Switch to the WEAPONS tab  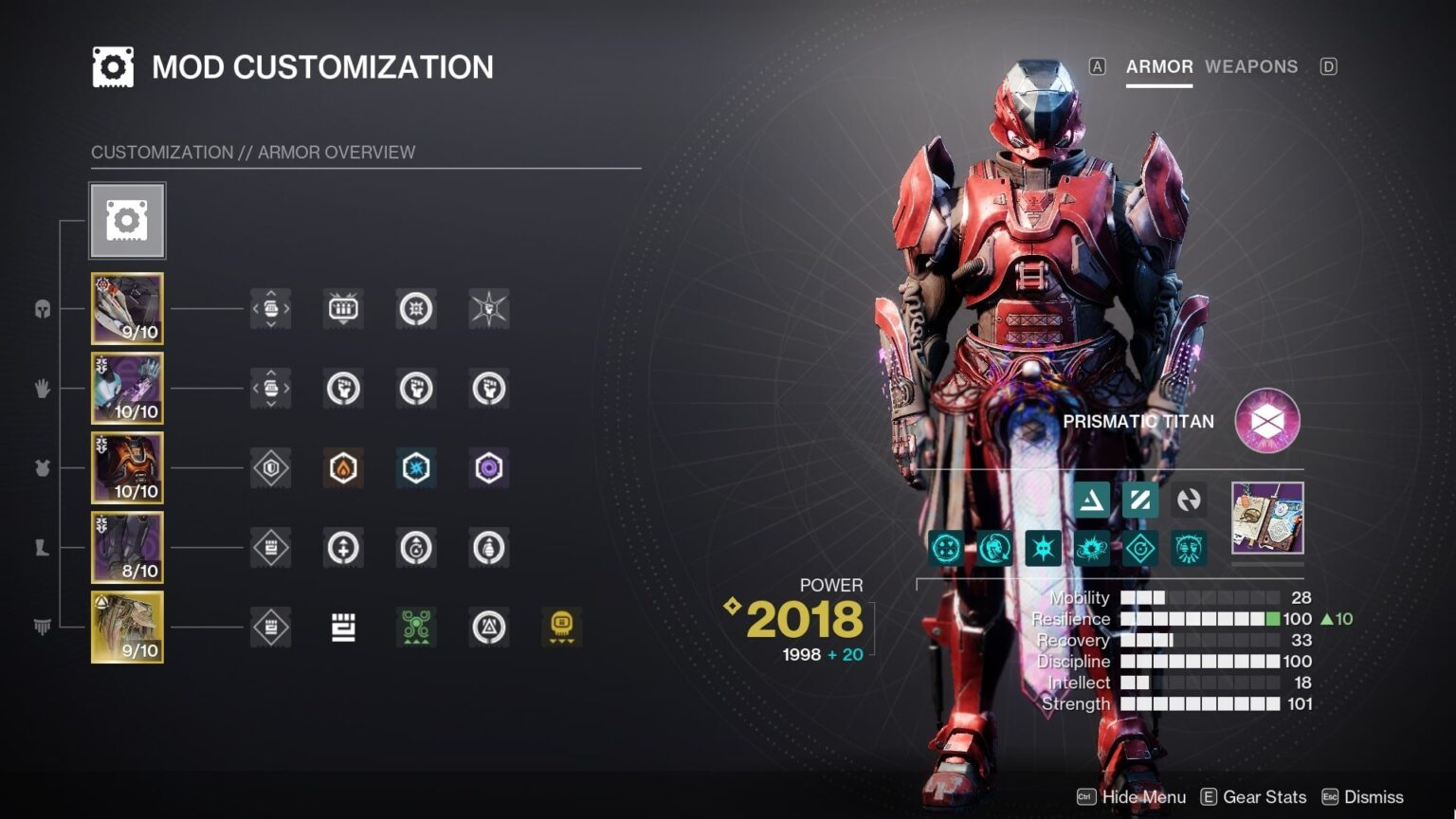pos(1251,66)
